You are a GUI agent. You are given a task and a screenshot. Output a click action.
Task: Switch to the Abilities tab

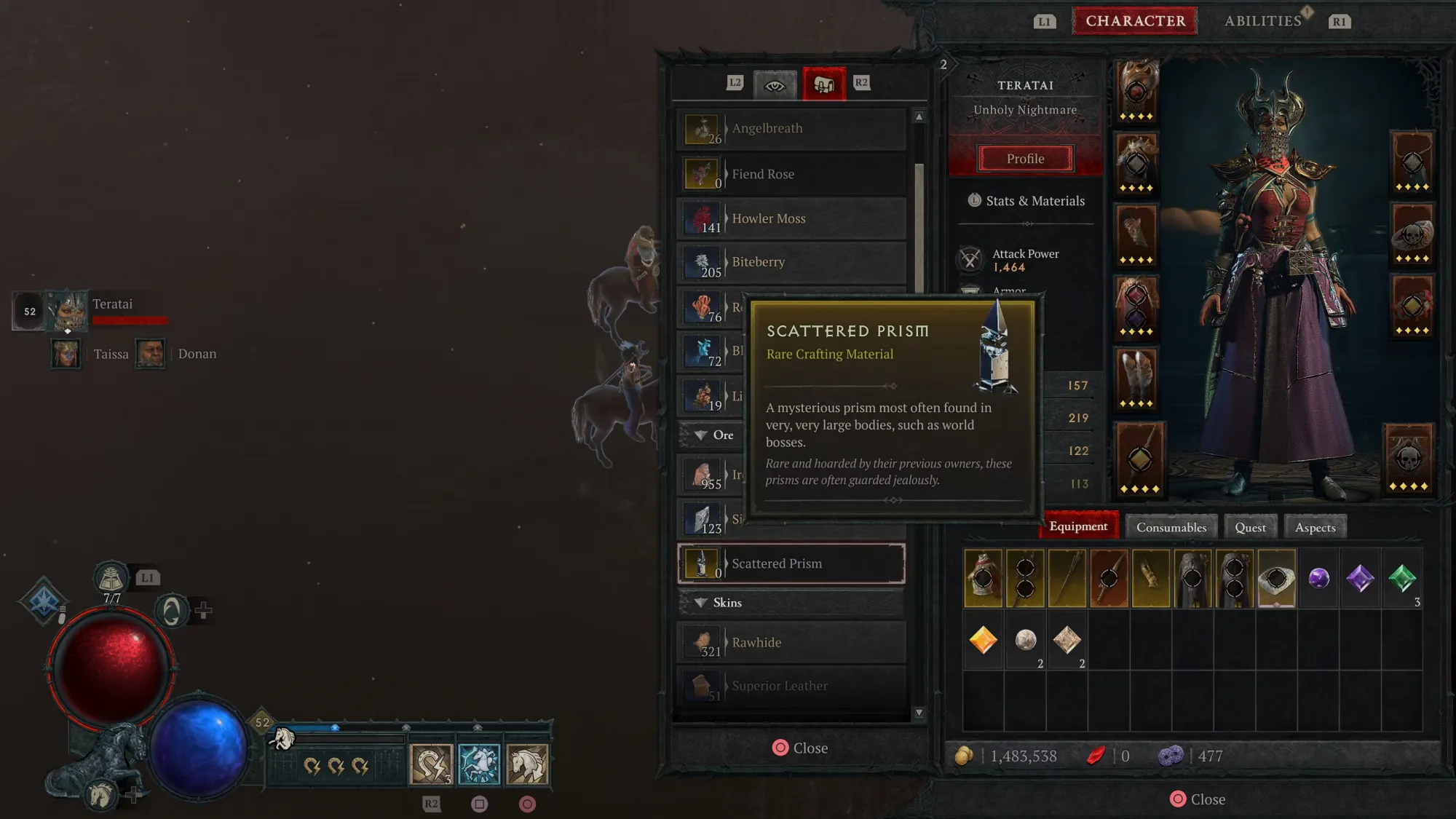[1262, 21]
